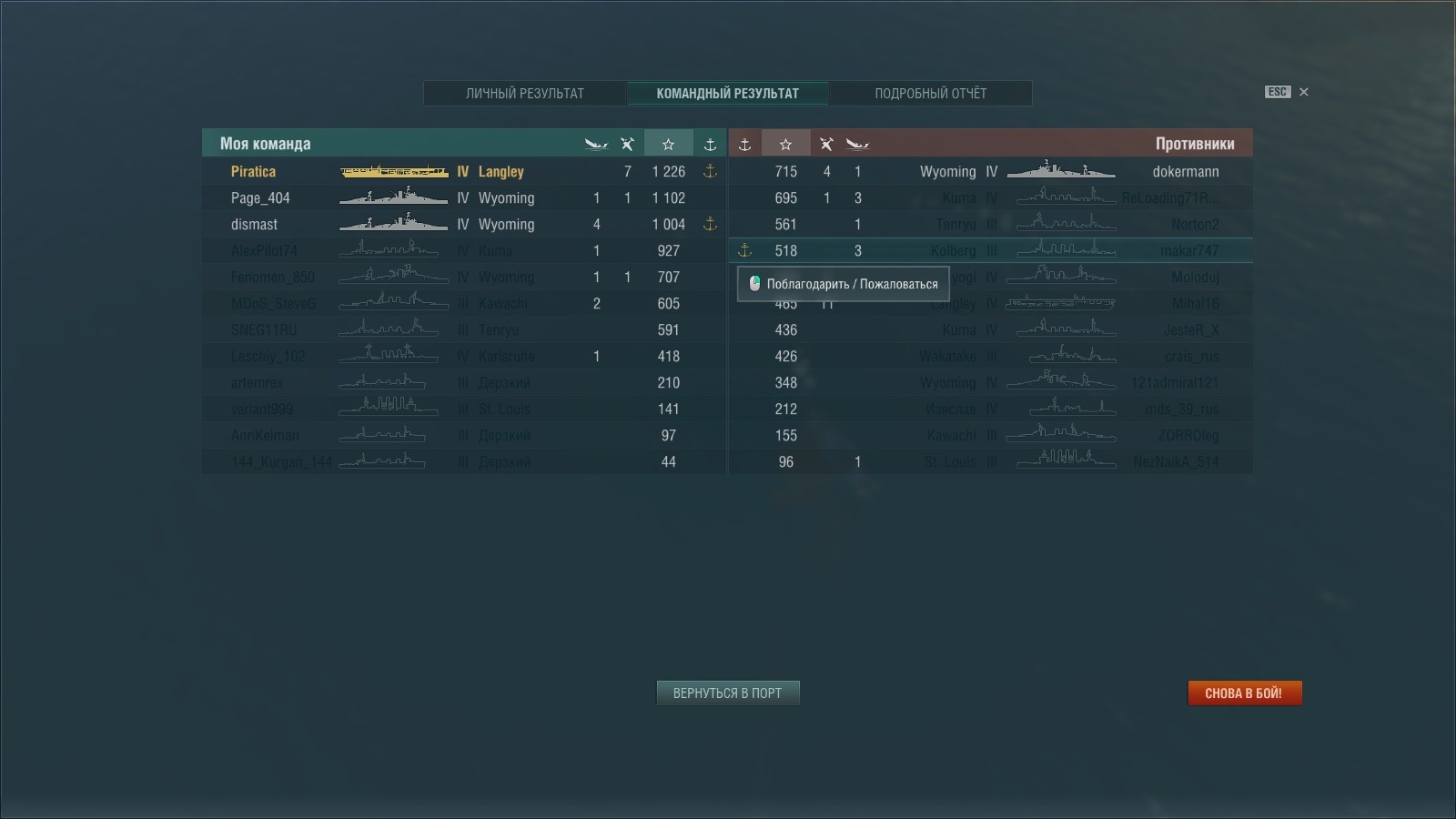Click Piratica's Langley ship silhouette

(x=393, y=171)
